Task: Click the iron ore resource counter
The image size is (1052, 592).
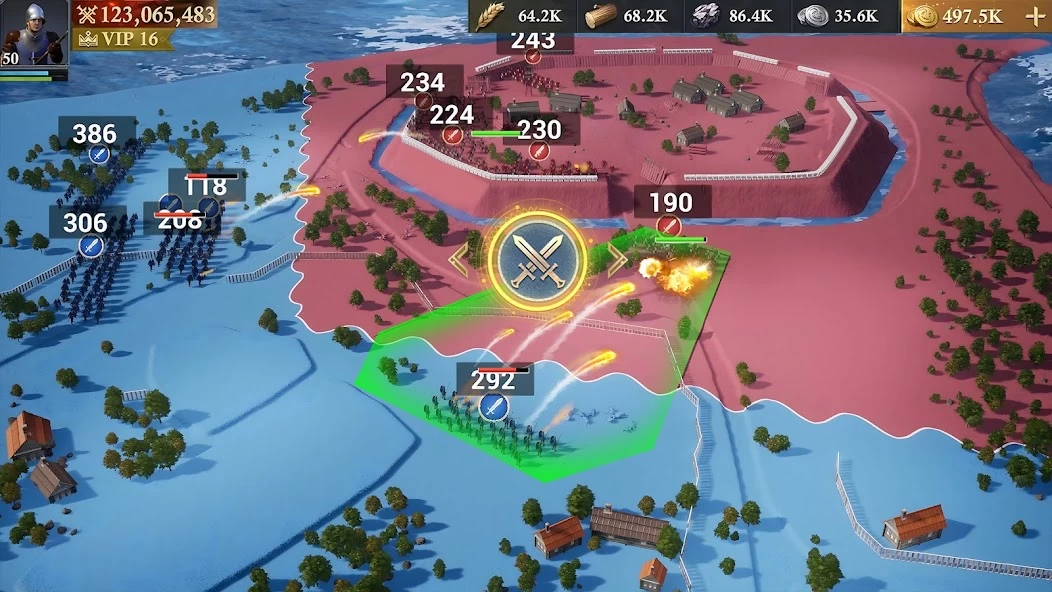Action: (x=735, y=16)
